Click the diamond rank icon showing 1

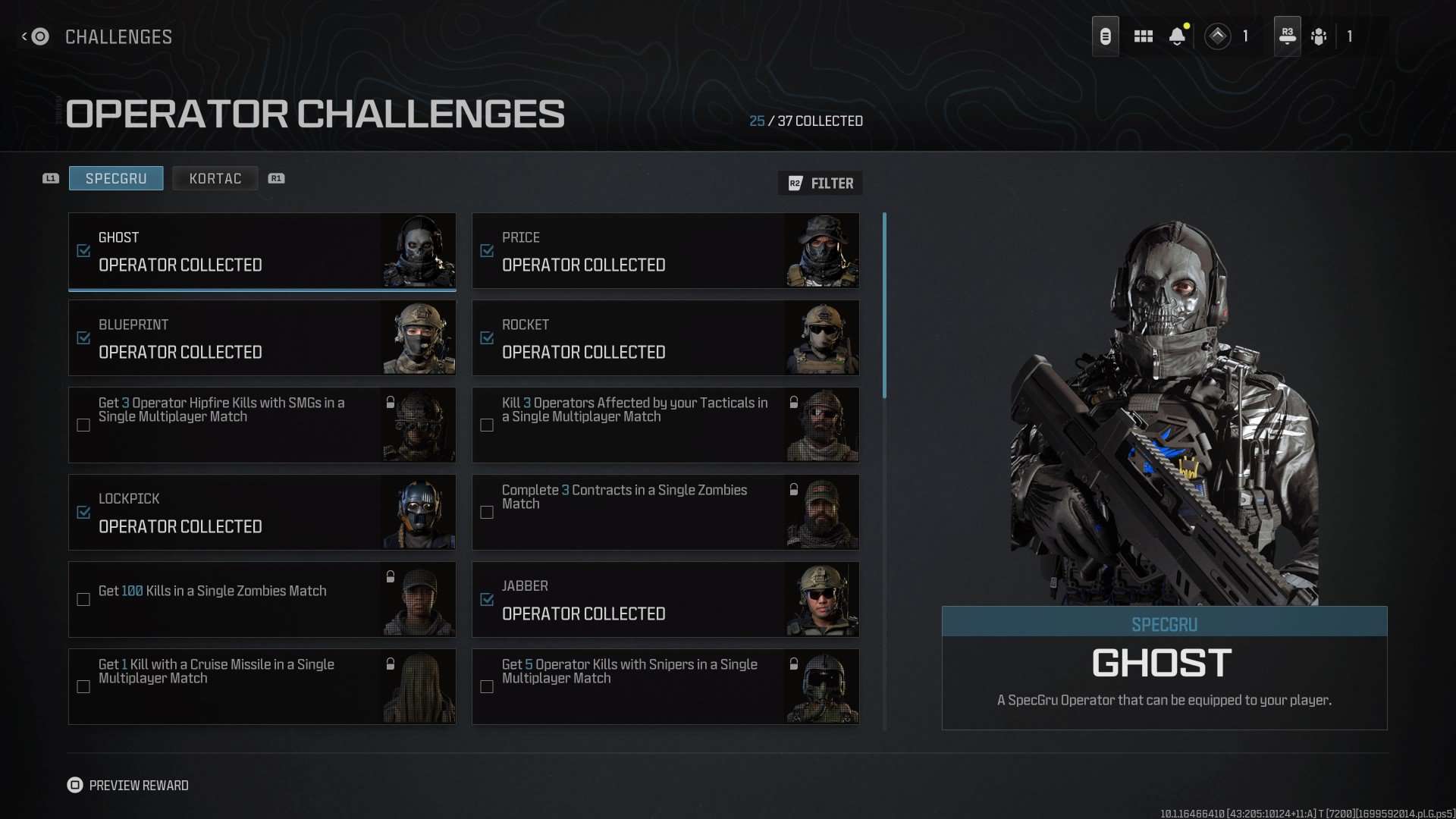[1218, 36]
